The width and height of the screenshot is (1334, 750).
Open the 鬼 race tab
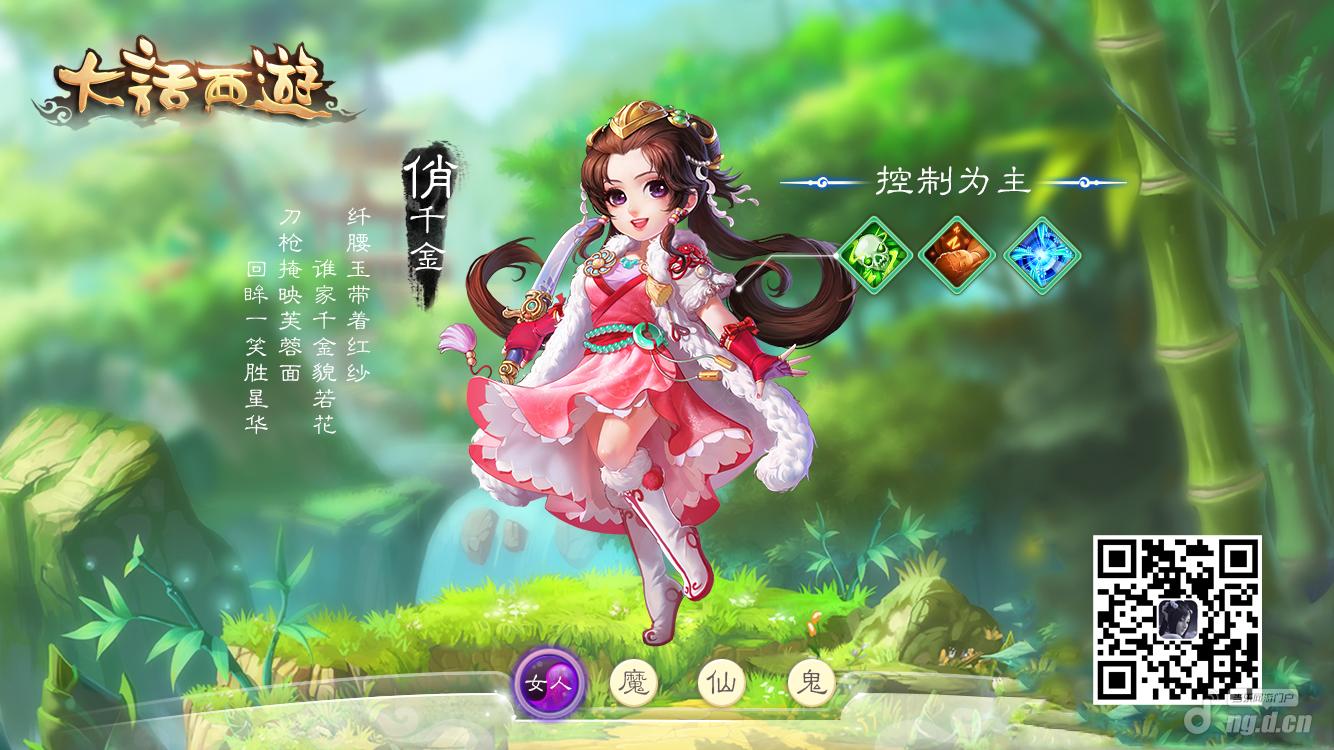(811, 684)
